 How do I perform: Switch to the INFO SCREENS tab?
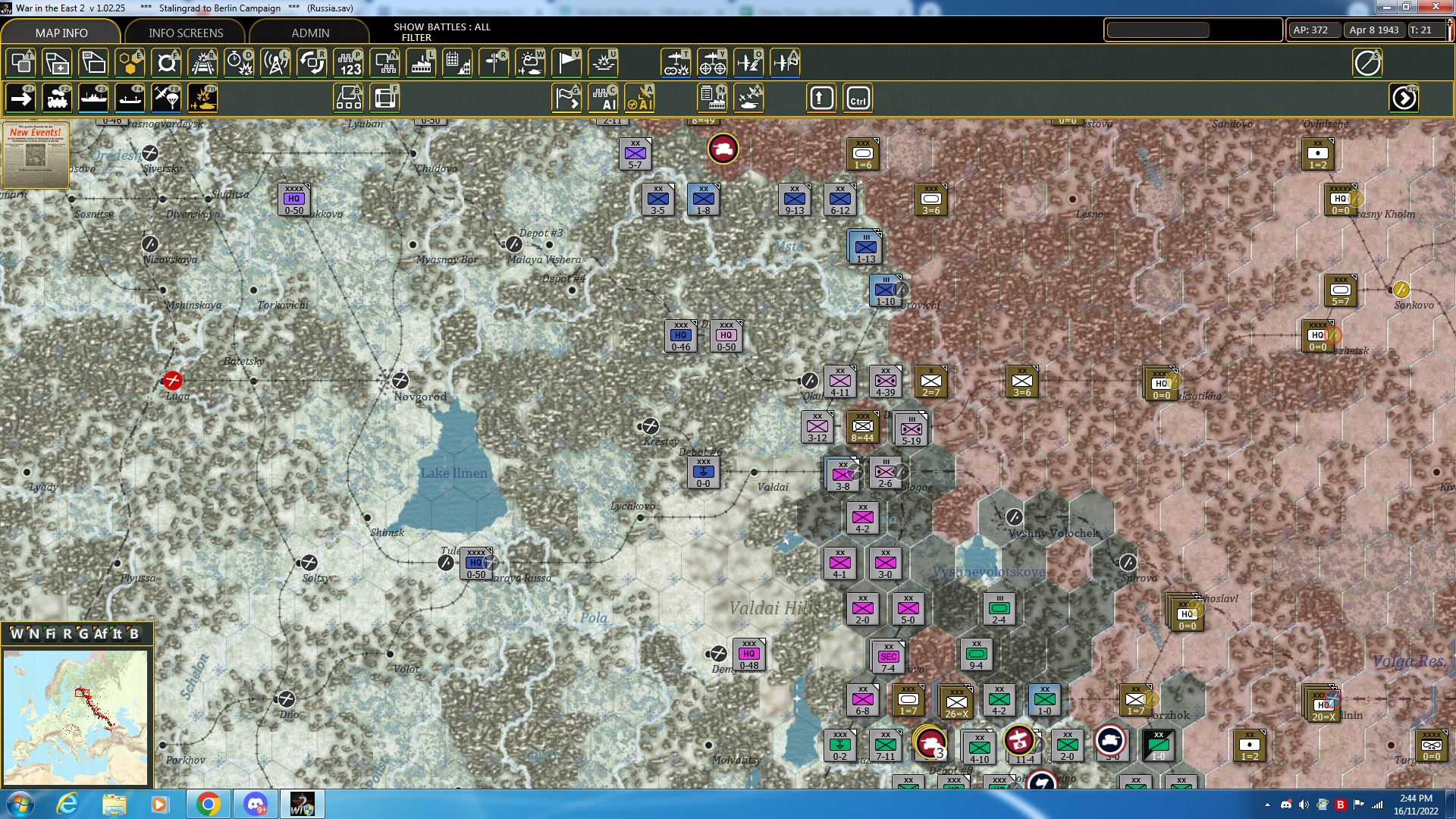coord(184,33)
